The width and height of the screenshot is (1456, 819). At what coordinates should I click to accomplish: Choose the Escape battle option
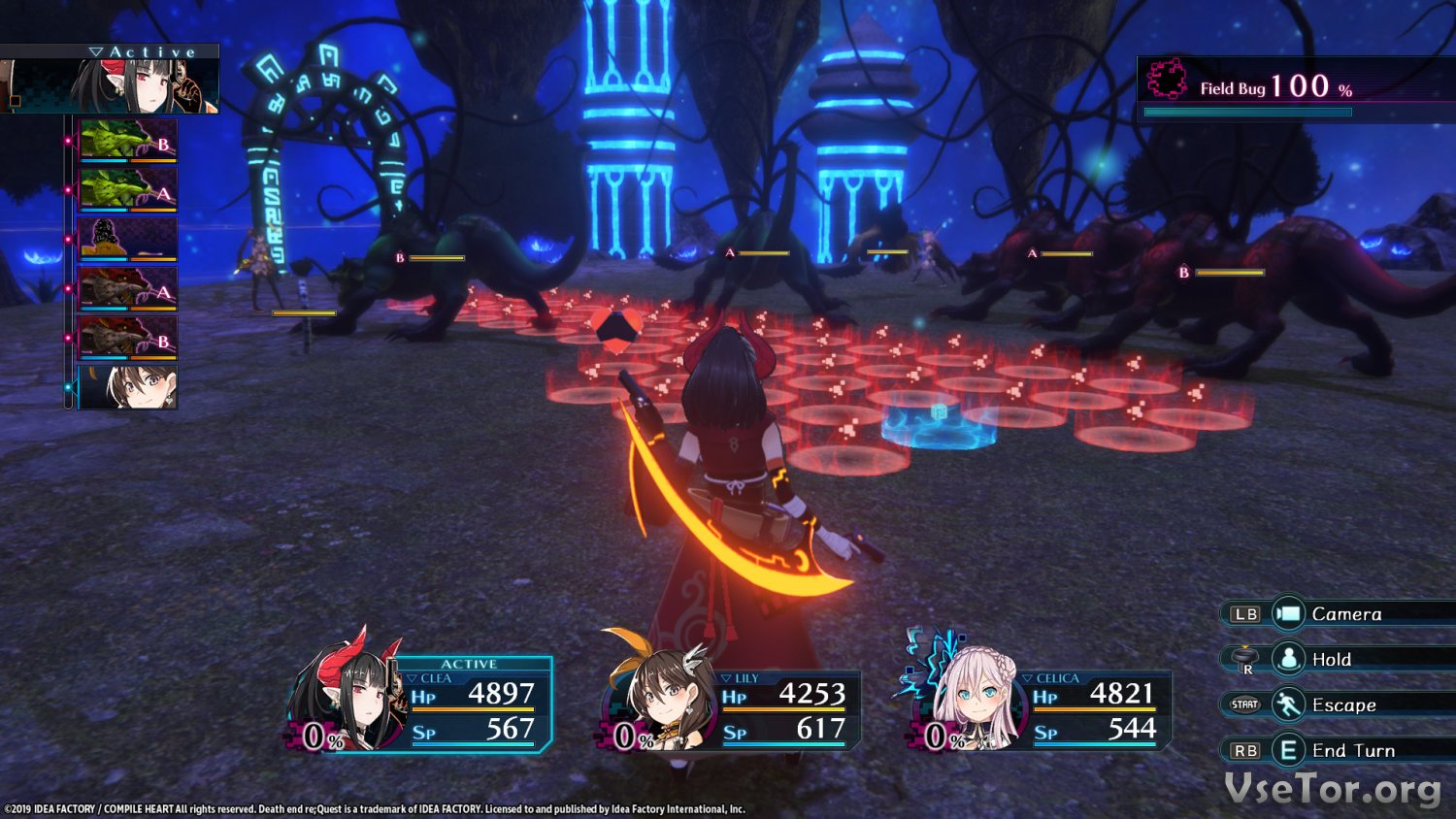point(1342,704)
